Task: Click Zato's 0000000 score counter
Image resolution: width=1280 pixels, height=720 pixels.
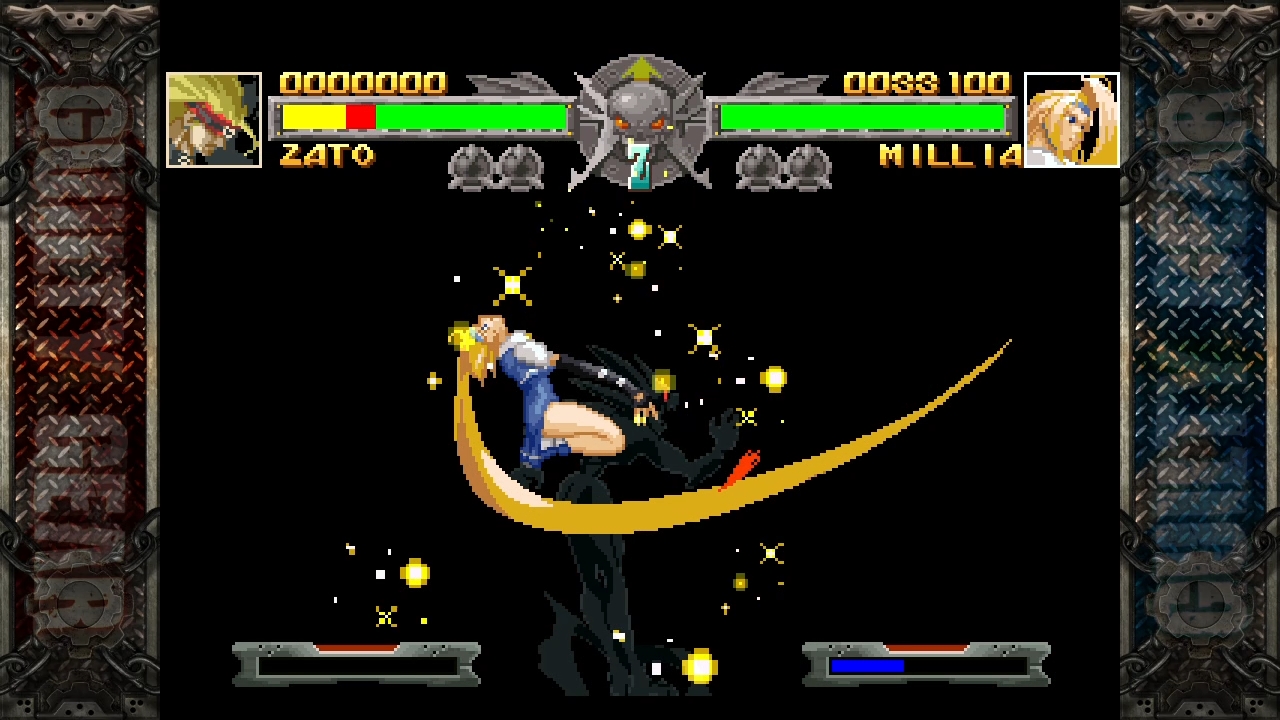Action: point(363,83)
